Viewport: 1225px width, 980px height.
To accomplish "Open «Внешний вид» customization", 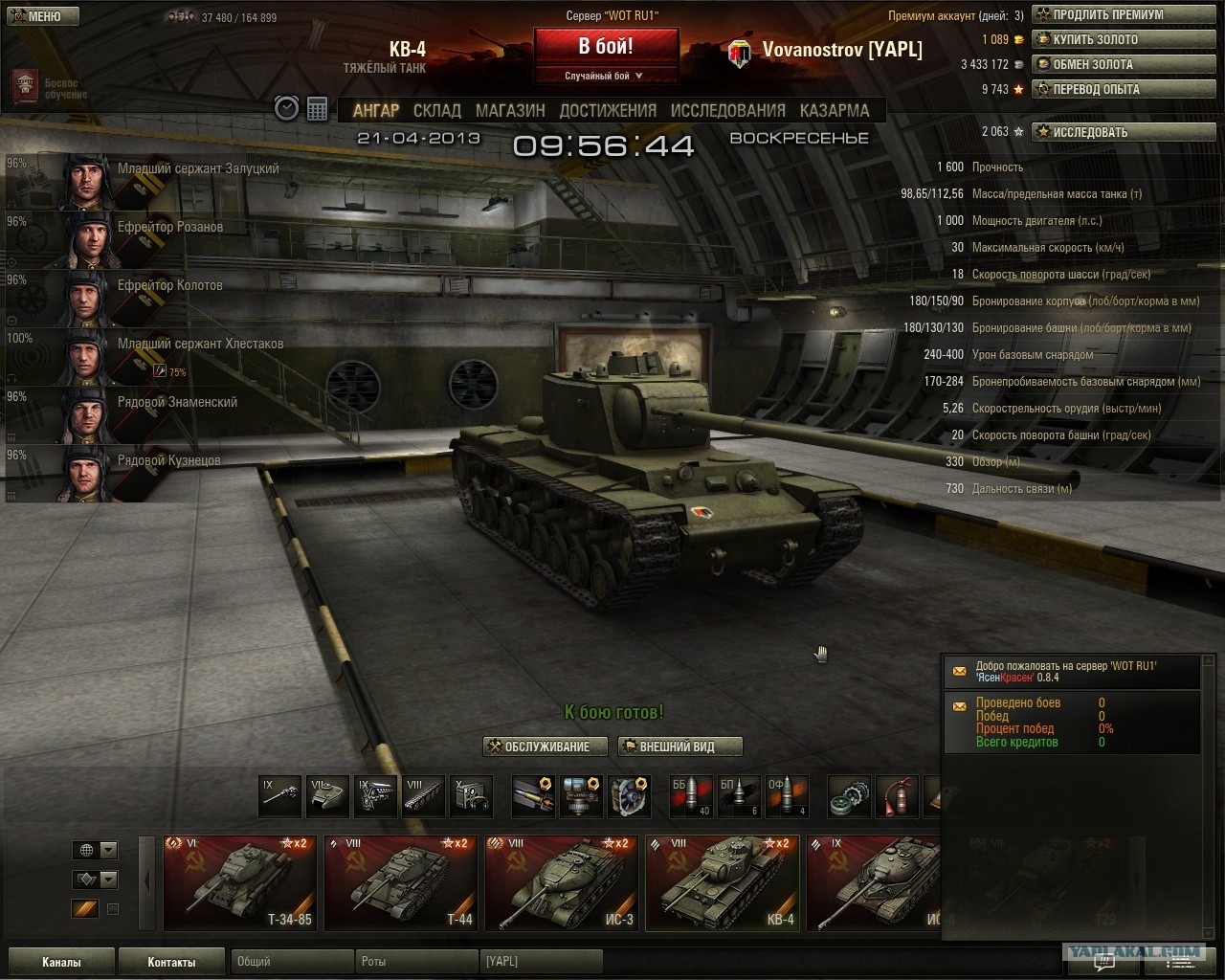I will pos(678,746).
